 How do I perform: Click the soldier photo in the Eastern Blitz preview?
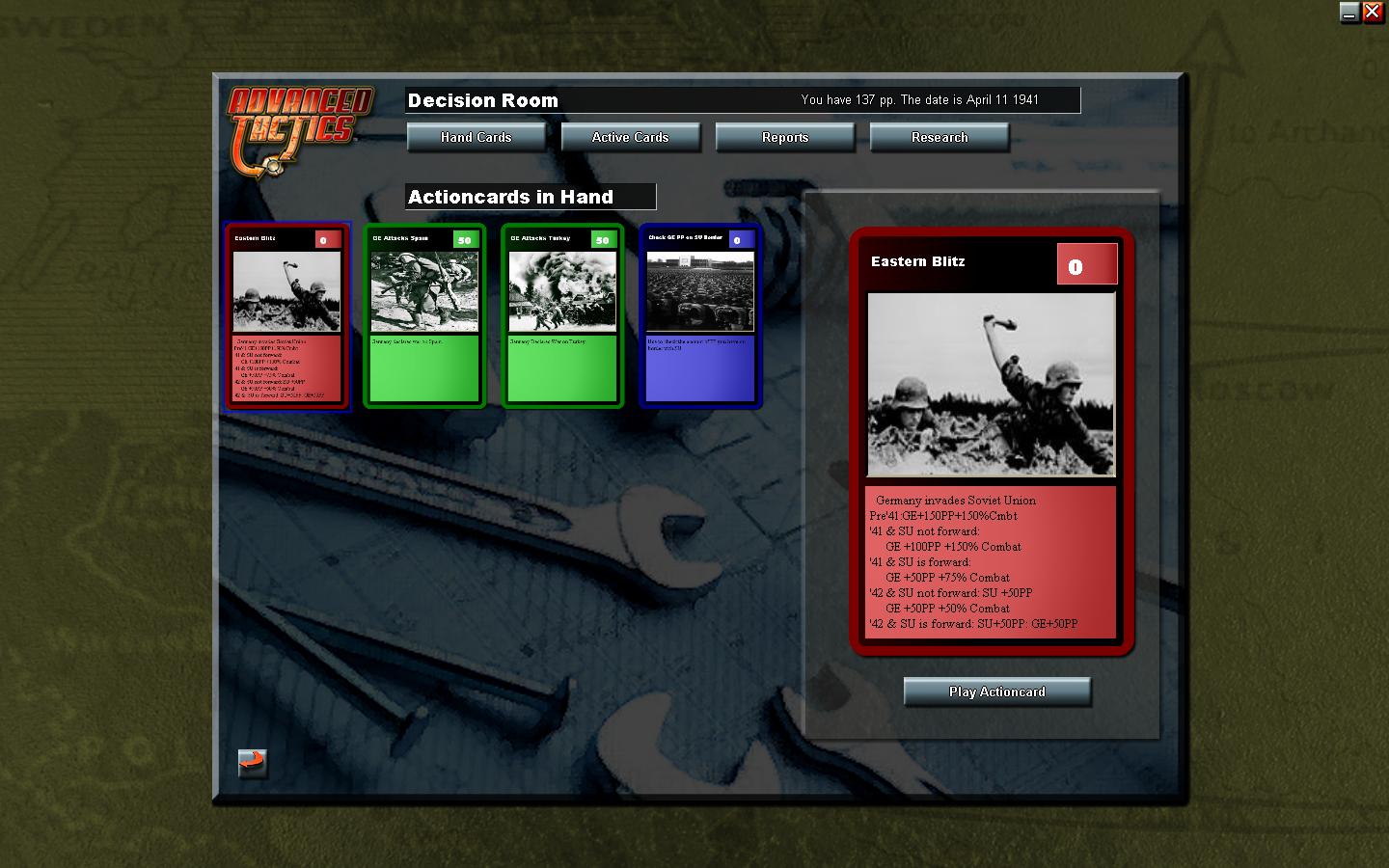[992, 384]
